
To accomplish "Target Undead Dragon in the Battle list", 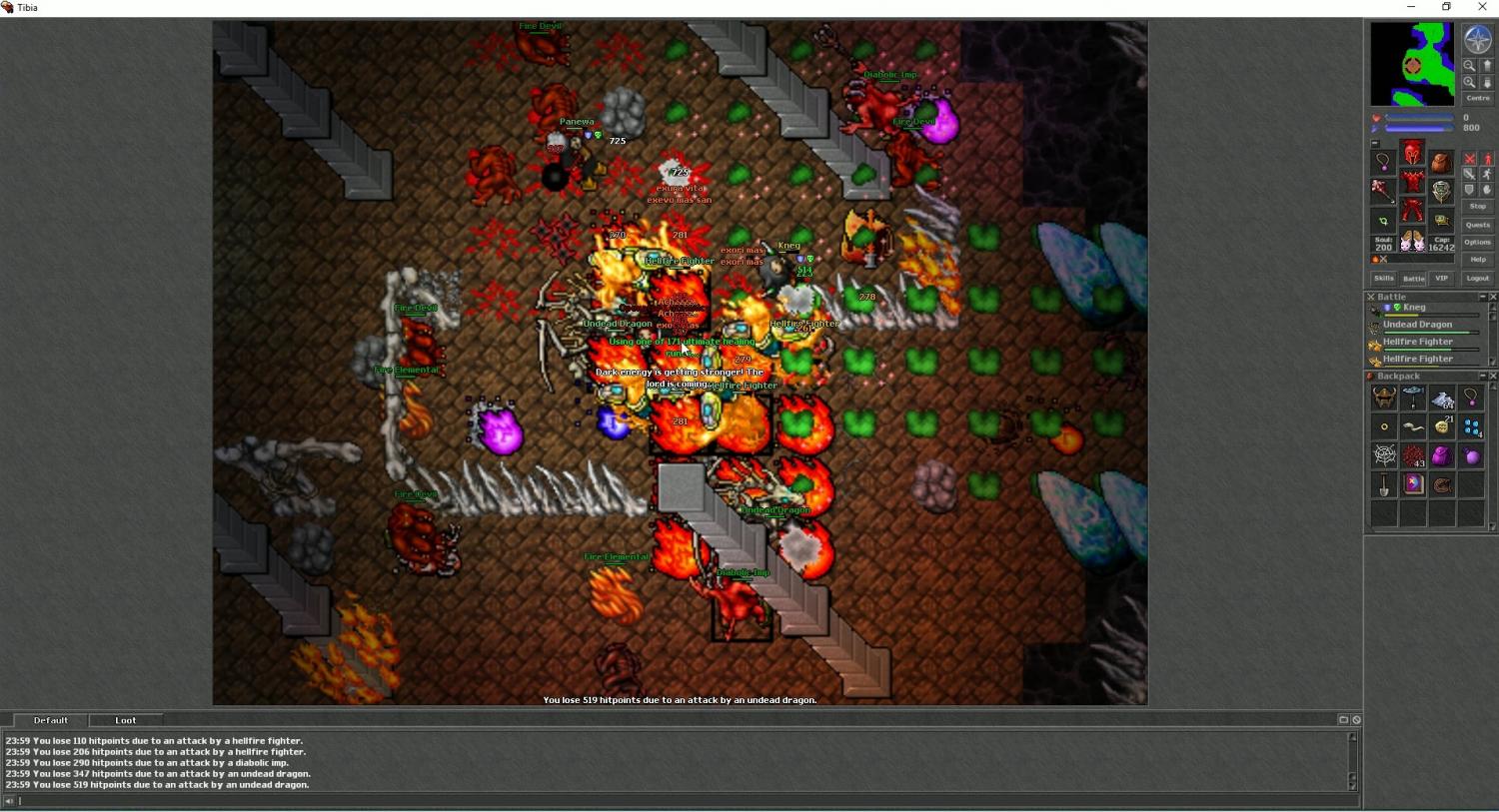I will [x=1417, y=325].
